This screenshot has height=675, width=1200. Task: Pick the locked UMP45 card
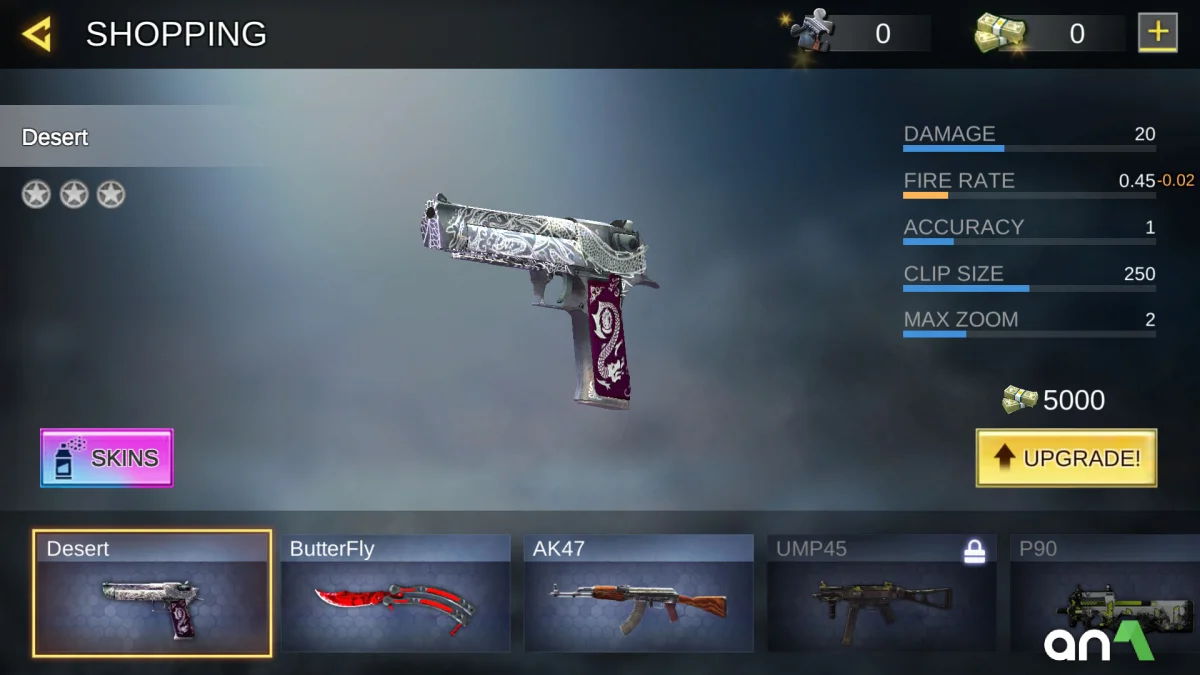(881, 594)
